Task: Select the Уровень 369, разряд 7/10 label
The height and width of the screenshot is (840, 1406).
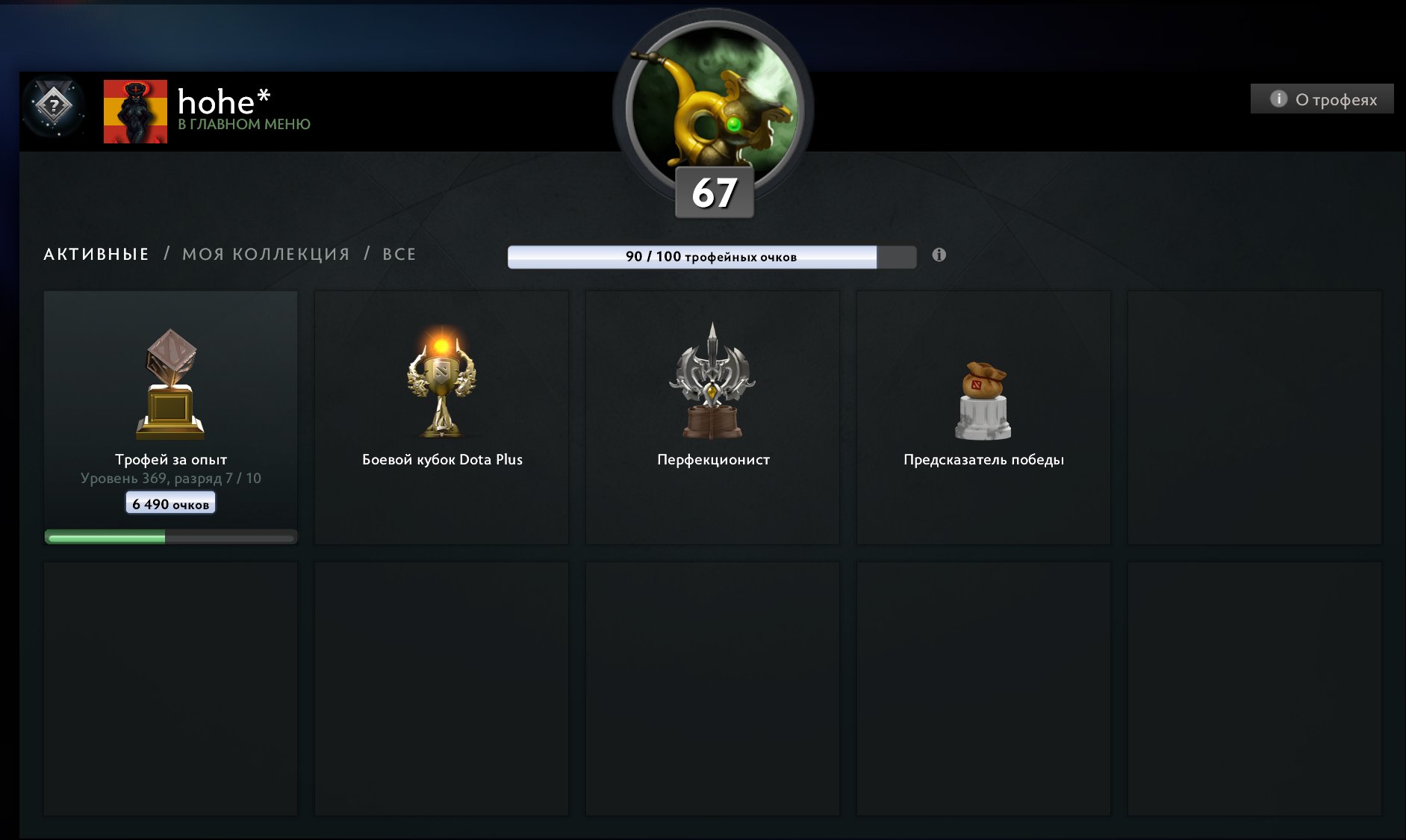Action: (170, 476)
